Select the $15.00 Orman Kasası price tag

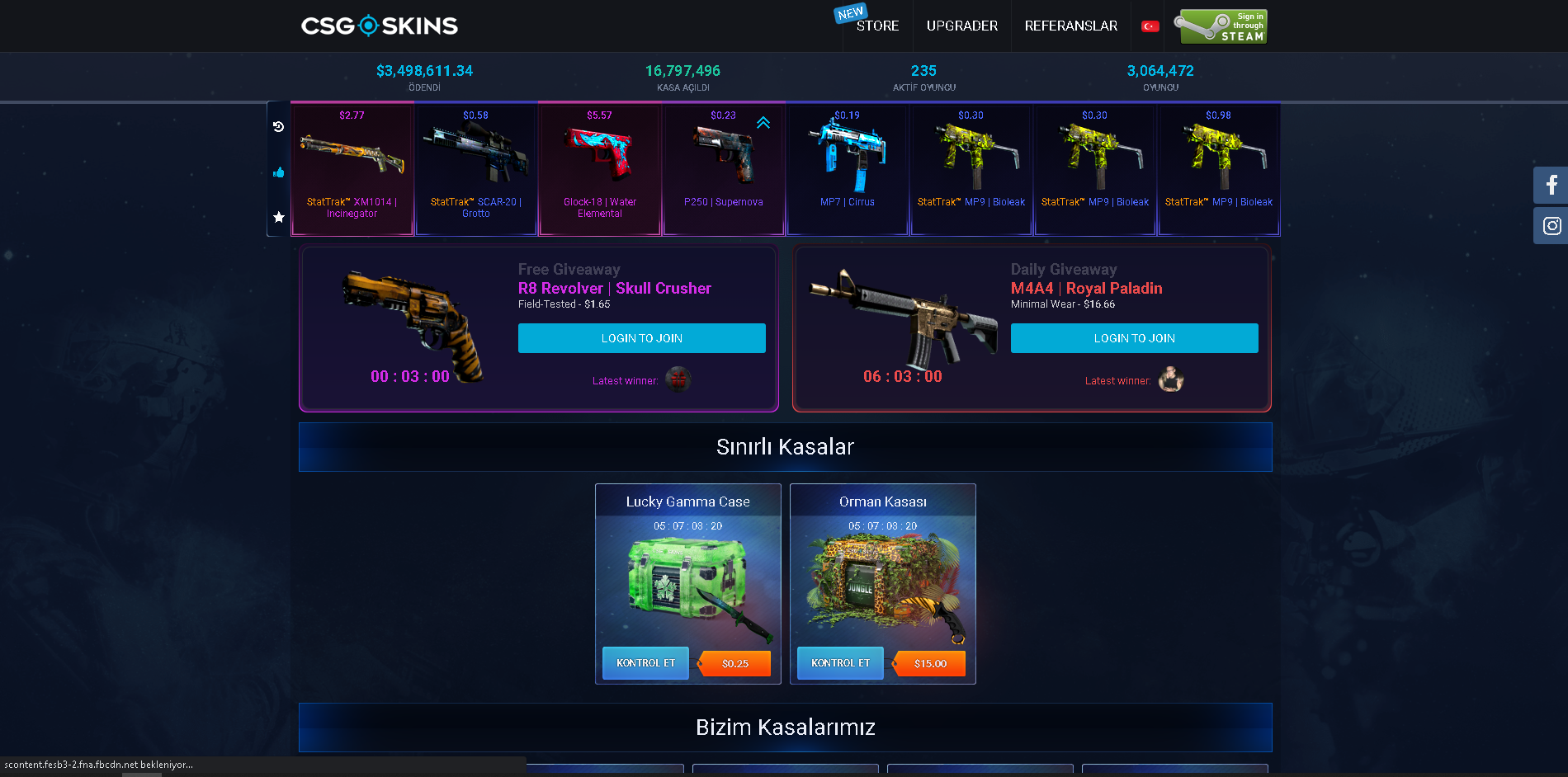pyautogui.click(x=929, y=663)
